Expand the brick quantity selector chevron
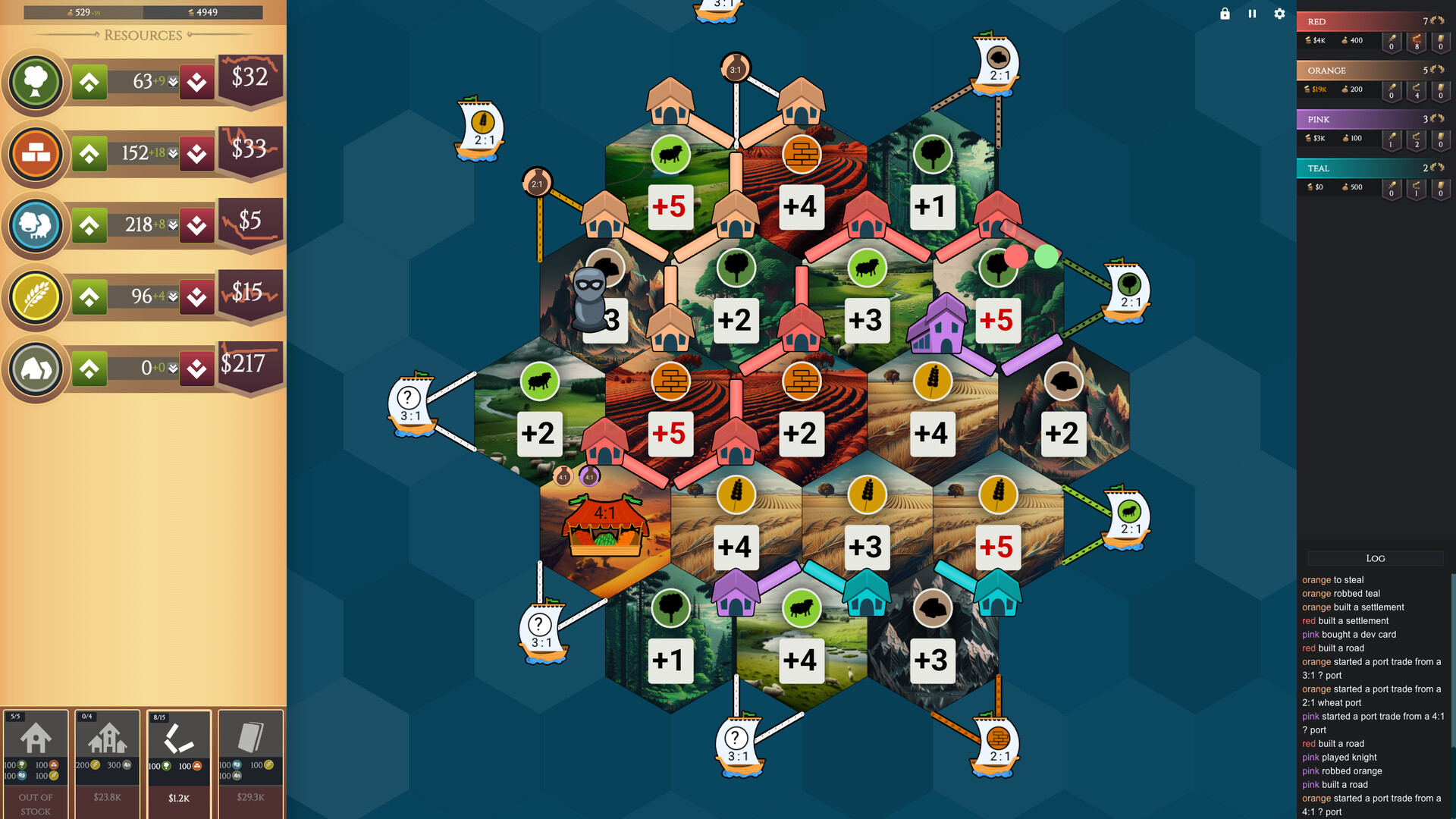 tap(172, 154)
